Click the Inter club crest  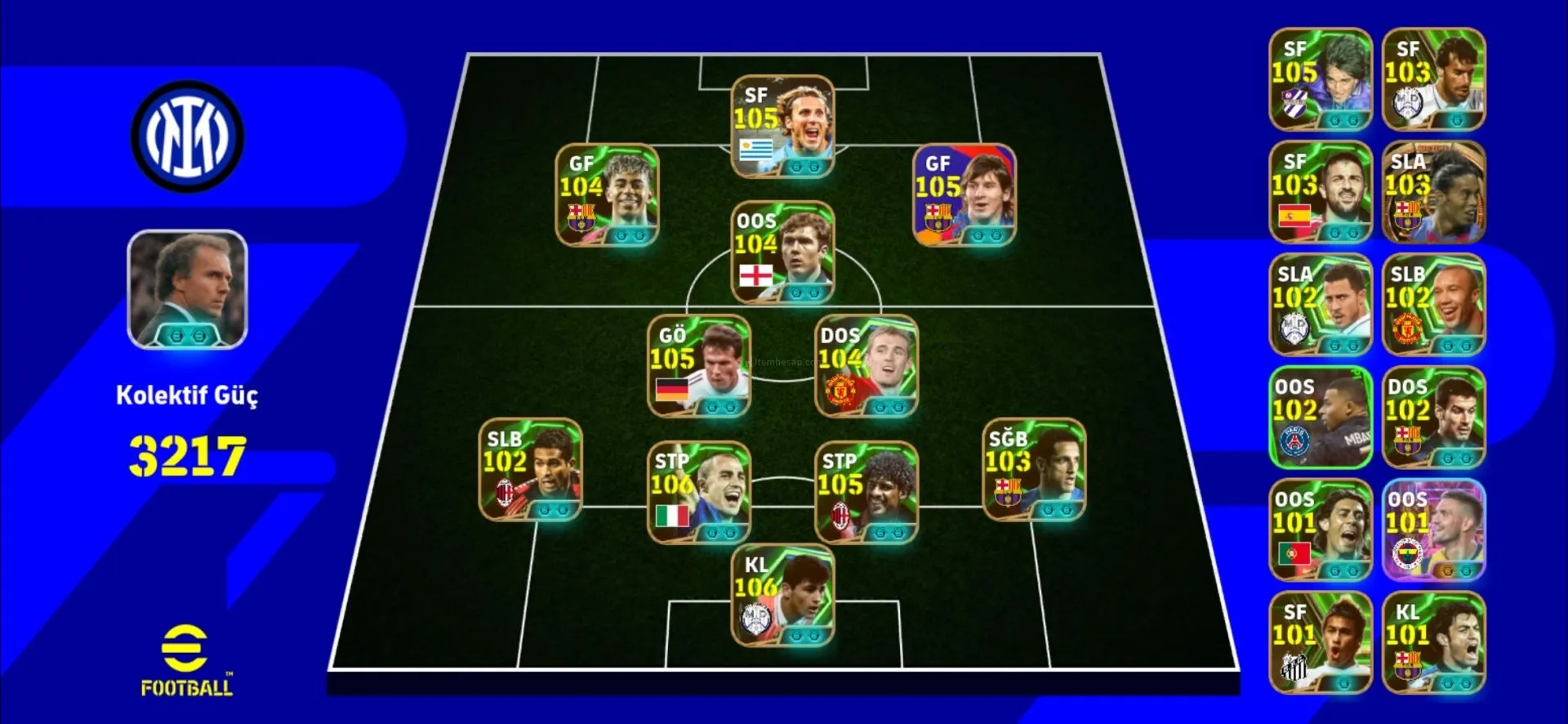[187, 136]
